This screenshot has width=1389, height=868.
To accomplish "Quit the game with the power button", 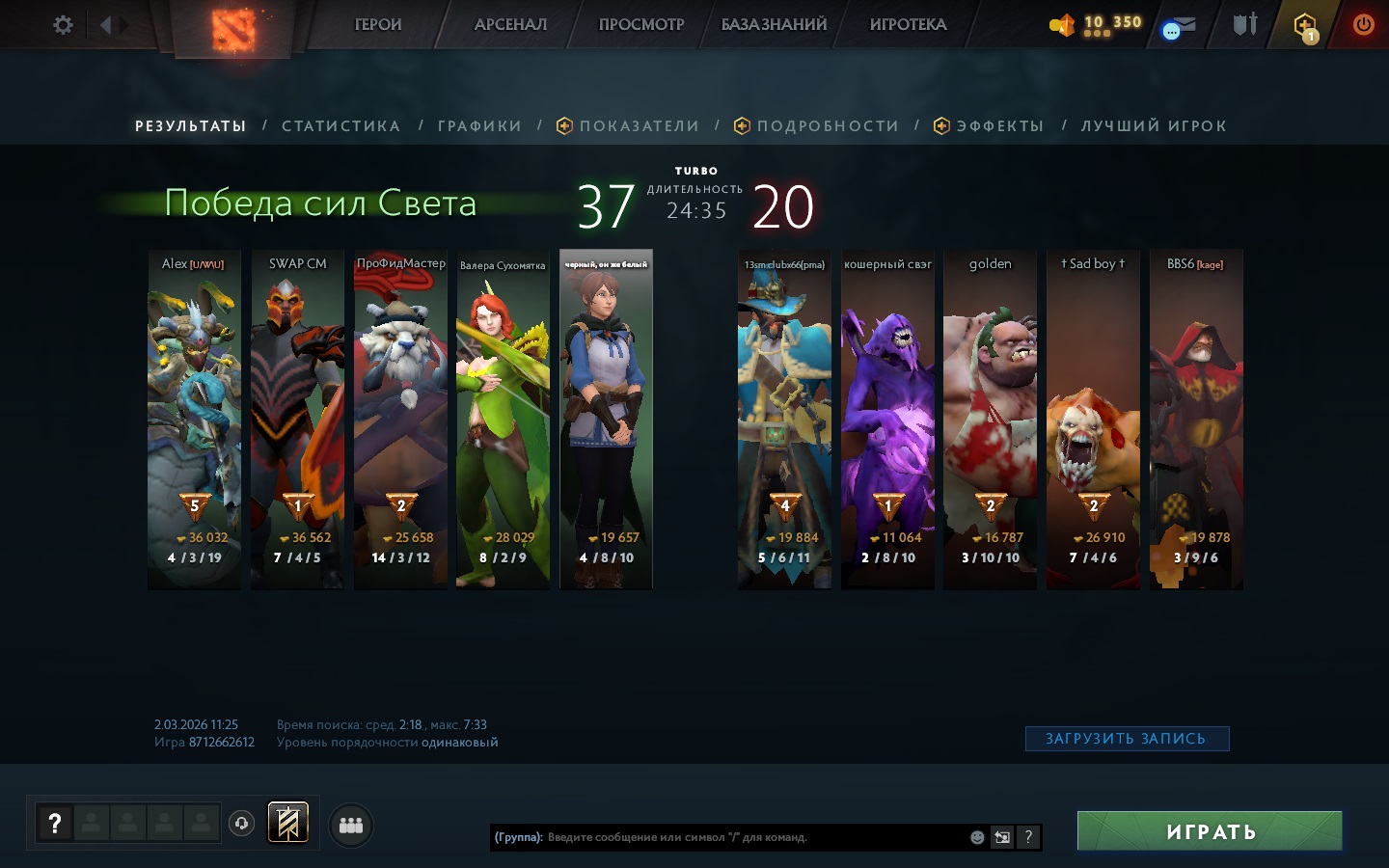I will [x=1363, y=25].
